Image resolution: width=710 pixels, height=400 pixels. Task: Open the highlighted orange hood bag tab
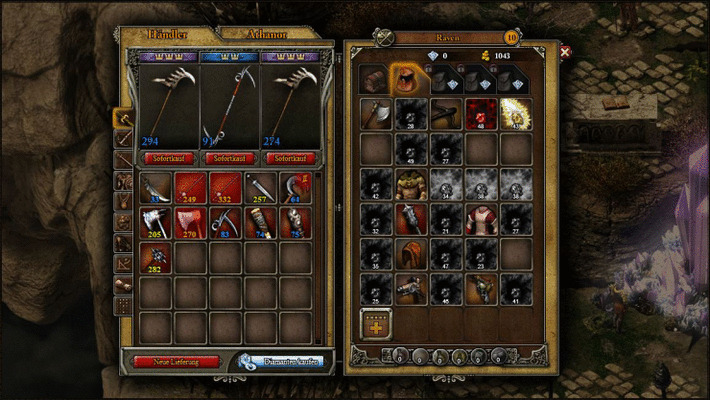(406, 78)
